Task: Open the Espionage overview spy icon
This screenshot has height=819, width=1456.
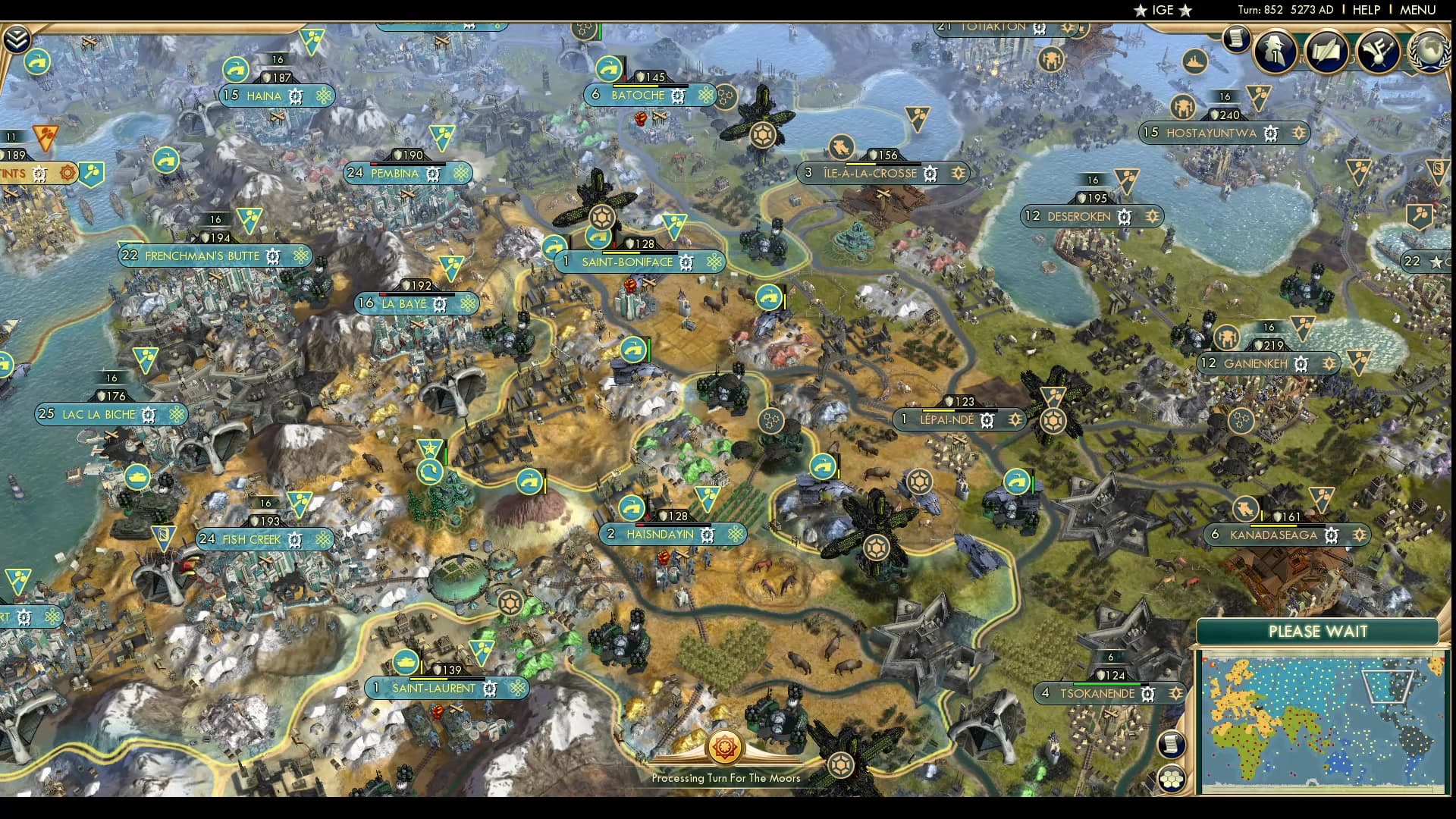Action: [1275, 50]
